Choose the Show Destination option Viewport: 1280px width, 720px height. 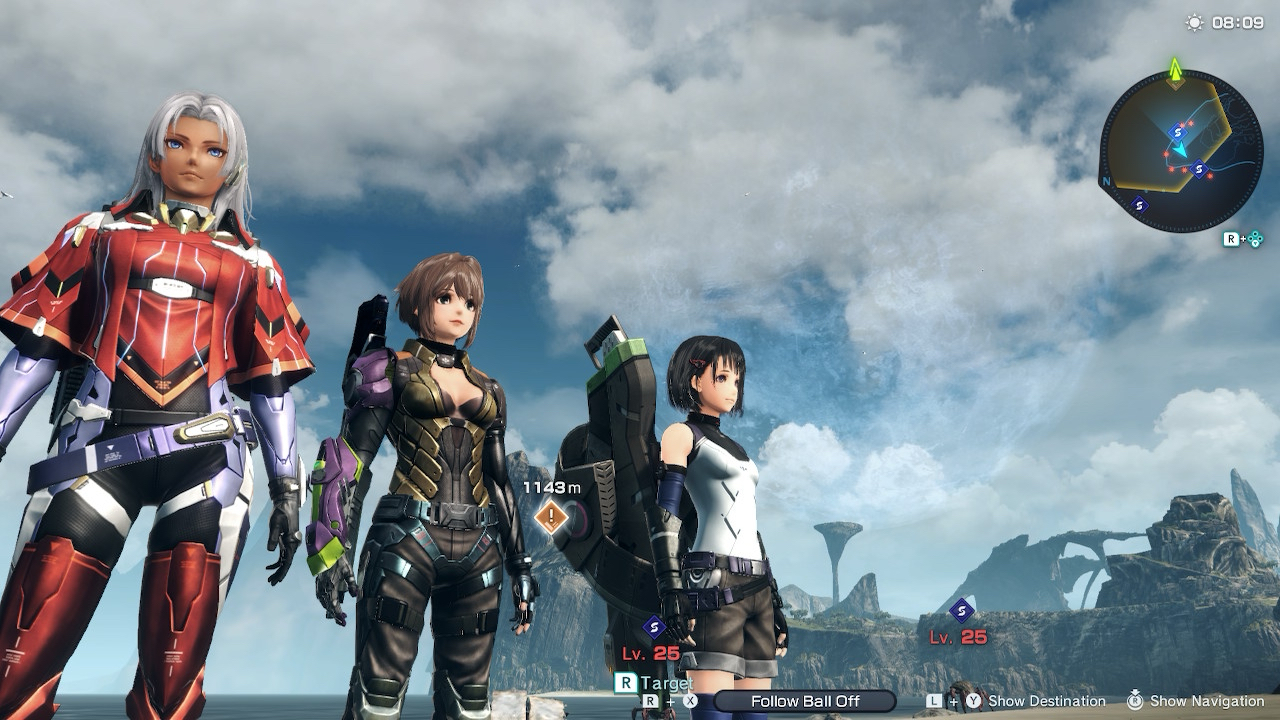(1046, 701)
